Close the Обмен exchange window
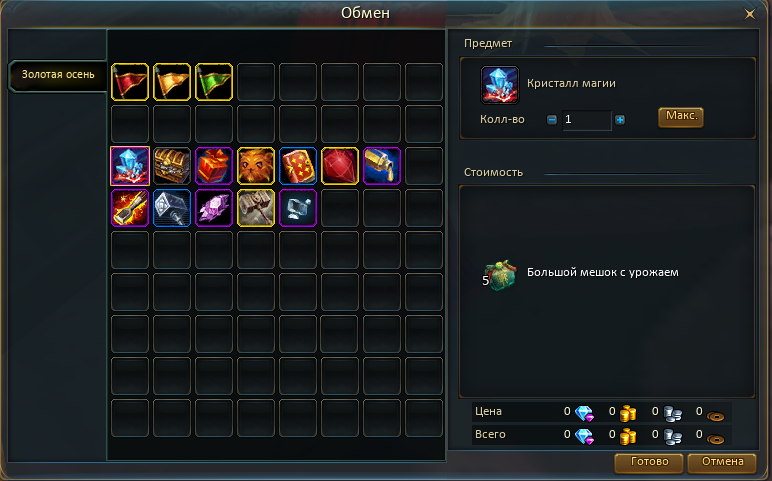 (750, 14)
